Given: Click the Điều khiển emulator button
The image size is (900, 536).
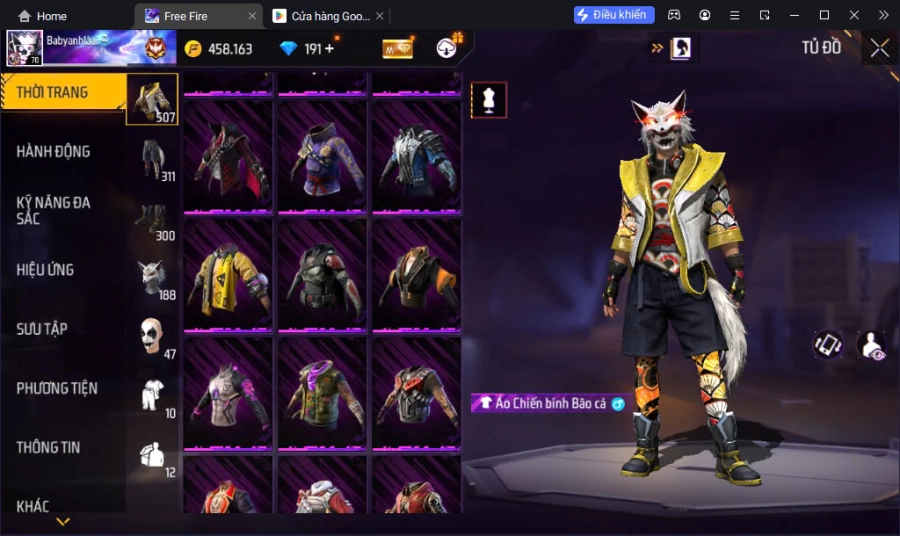Looking at the screenshot, I should tap(614, 15).
